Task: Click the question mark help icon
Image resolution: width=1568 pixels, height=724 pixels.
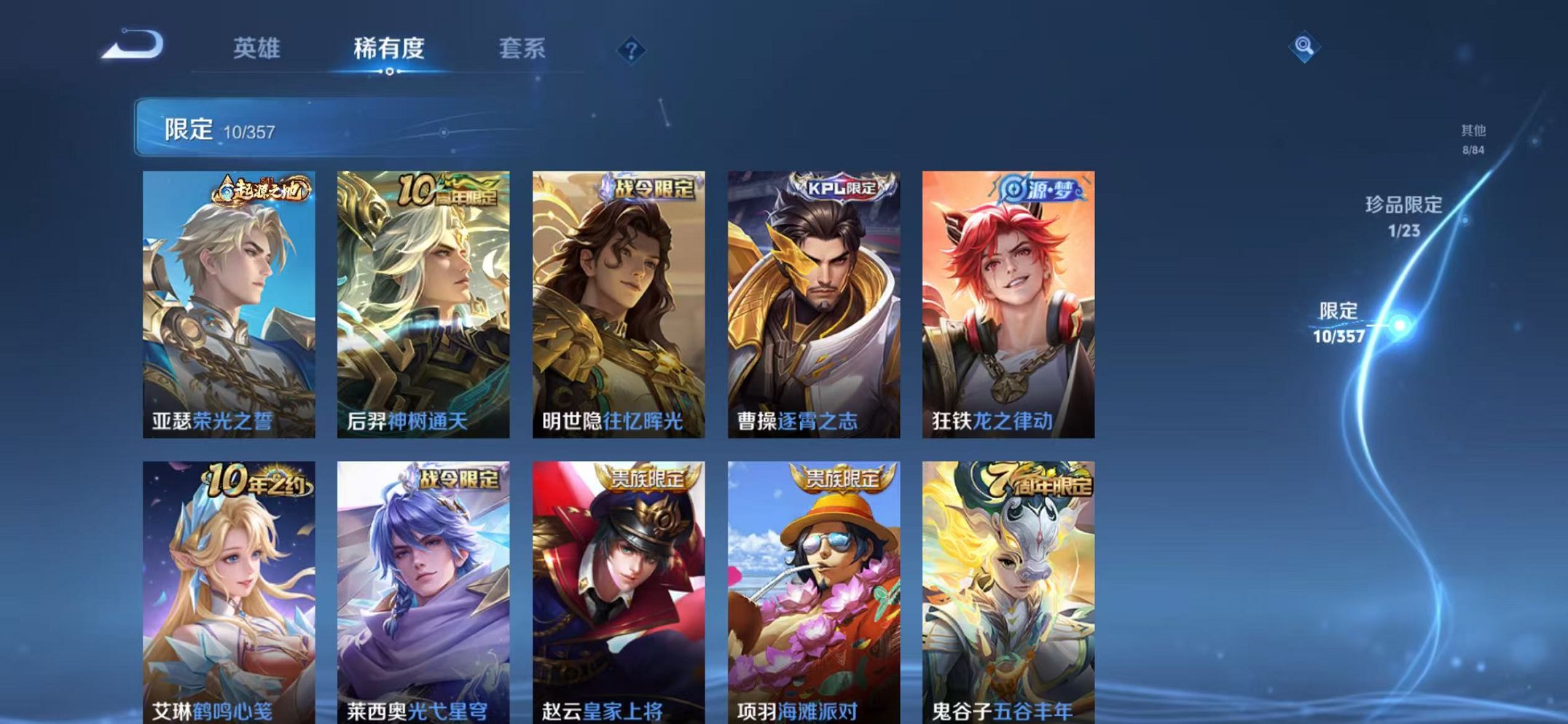Action: 631,48
